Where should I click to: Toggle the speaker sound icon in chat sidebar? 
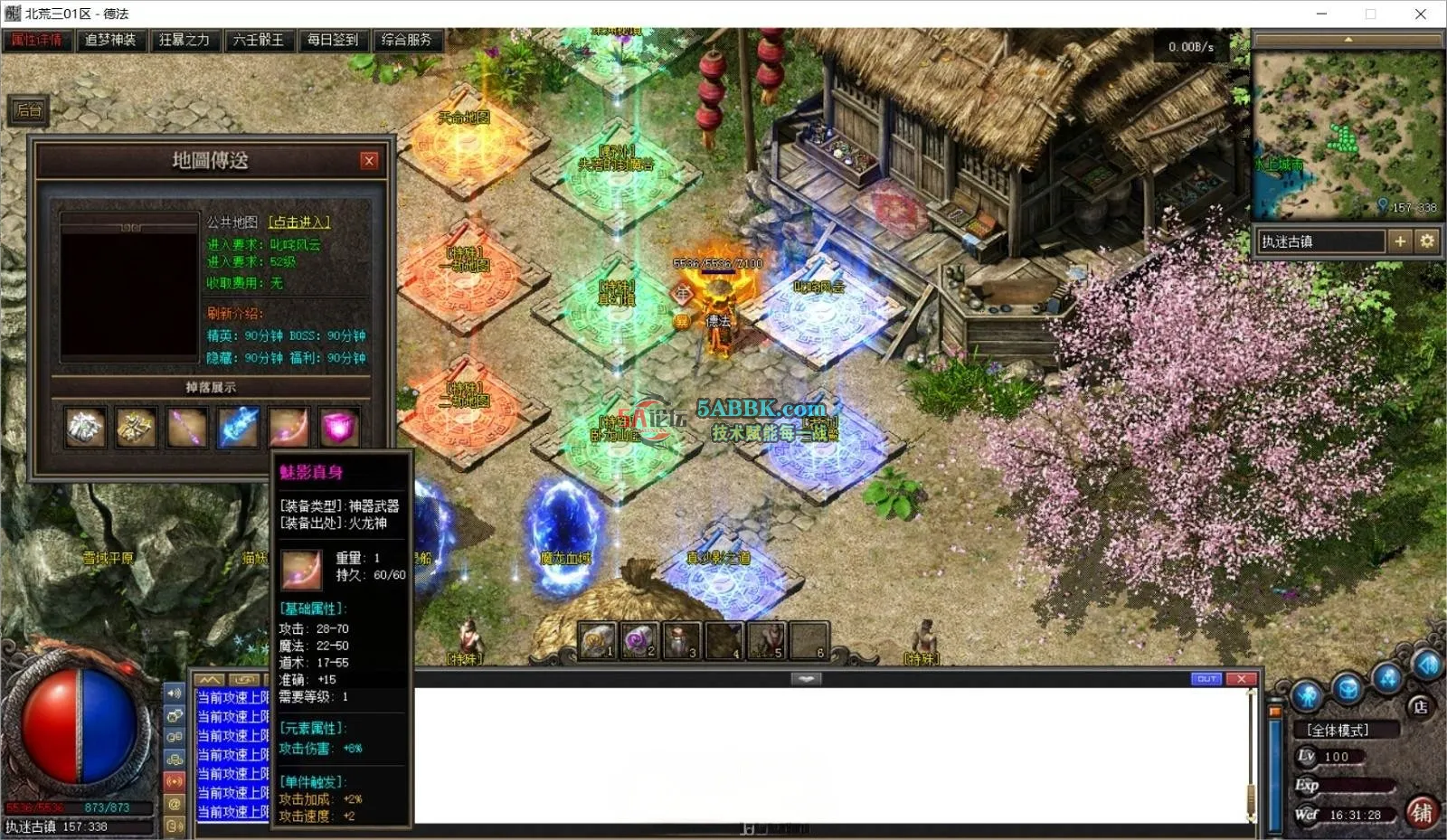(x=175, y=694)
